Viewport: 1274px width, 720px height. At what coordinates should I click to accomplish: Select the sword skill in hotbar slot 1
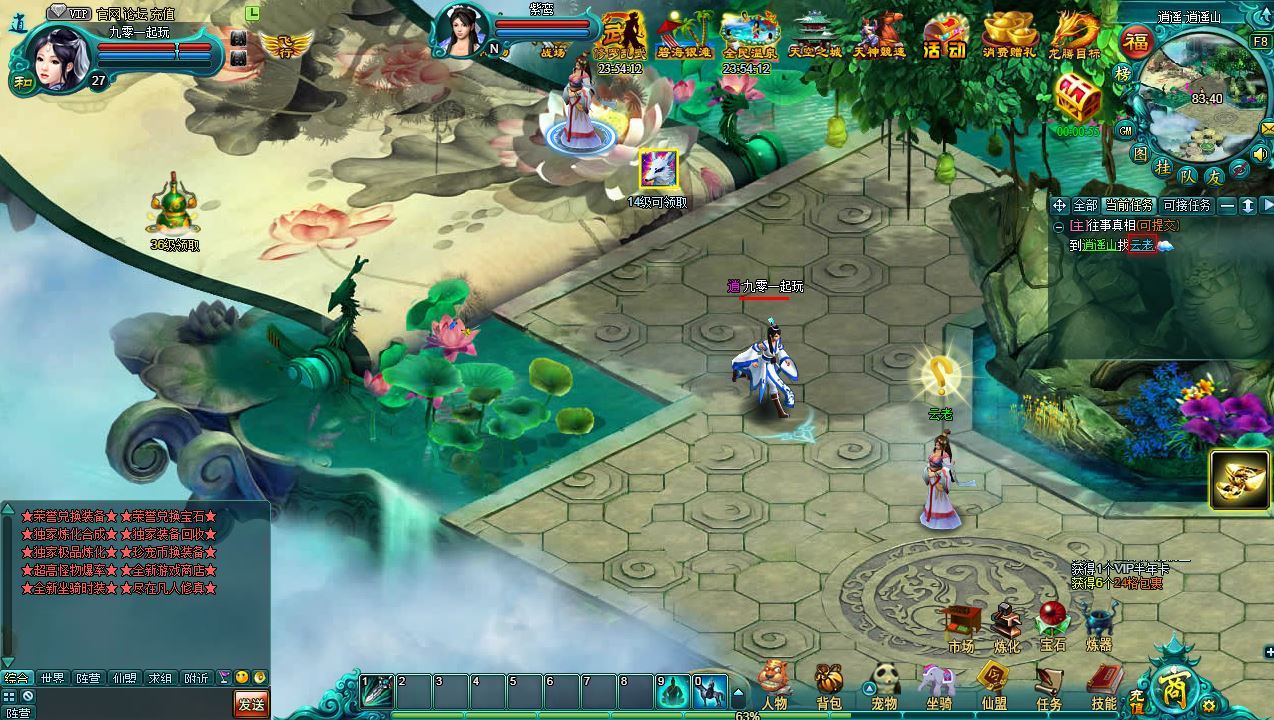pyautogui.click(x=377, y=690)
